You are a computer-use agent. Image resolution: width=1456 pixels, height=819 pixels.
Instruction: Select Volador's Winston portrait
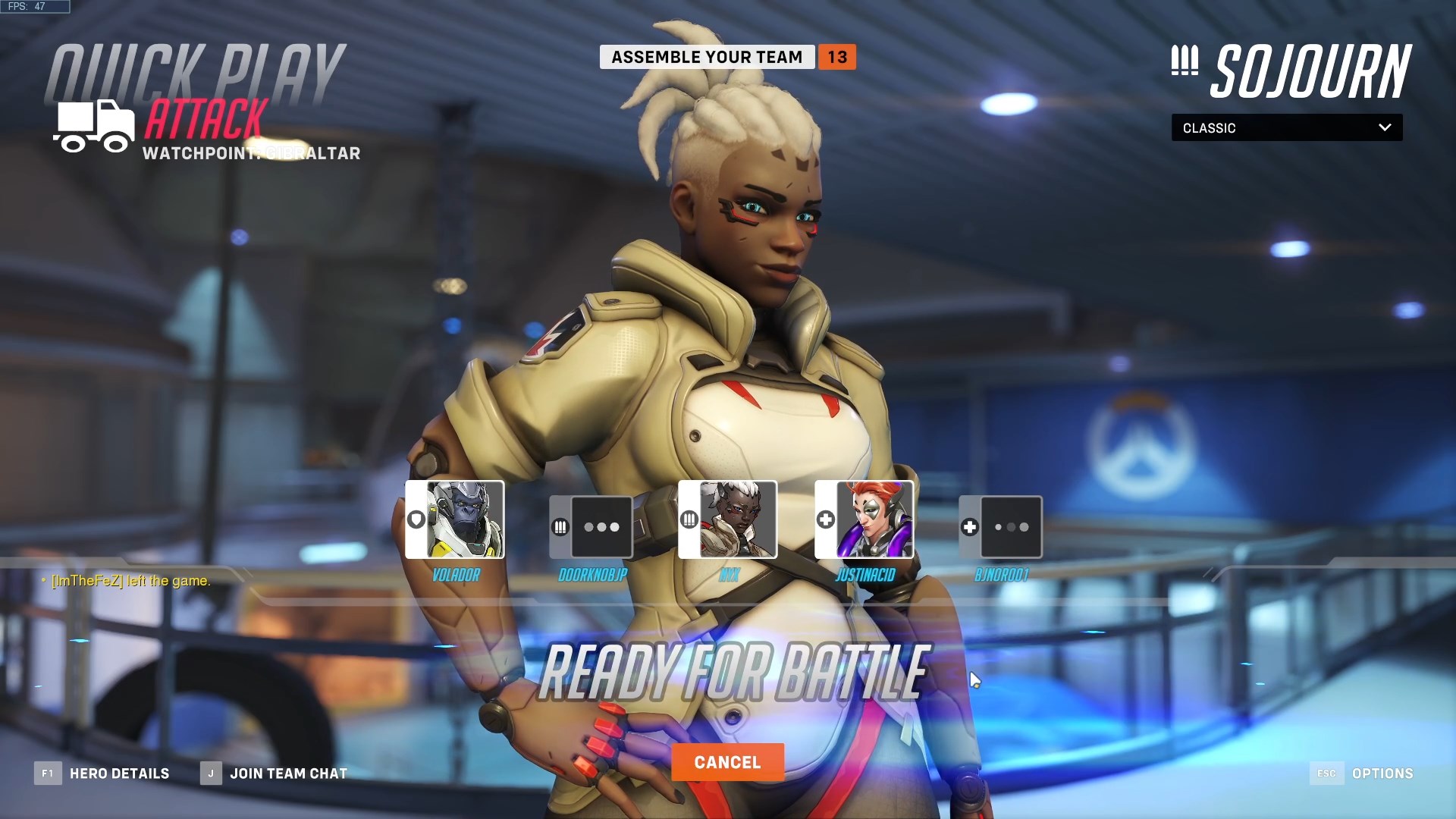click(x=464, y=519)
